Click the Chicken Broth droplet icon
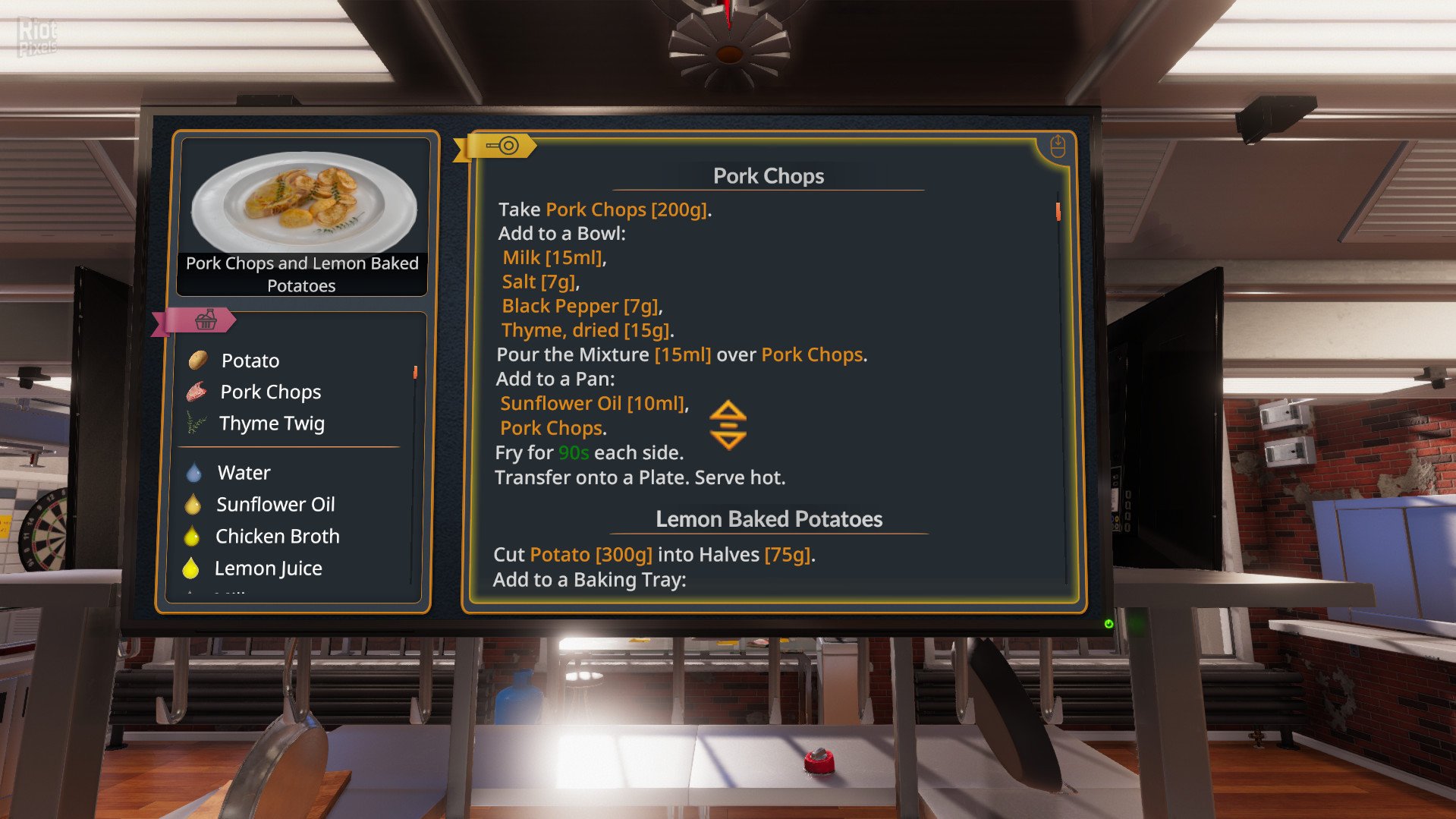Screen dimensions: 1456x819 [193, 535]
